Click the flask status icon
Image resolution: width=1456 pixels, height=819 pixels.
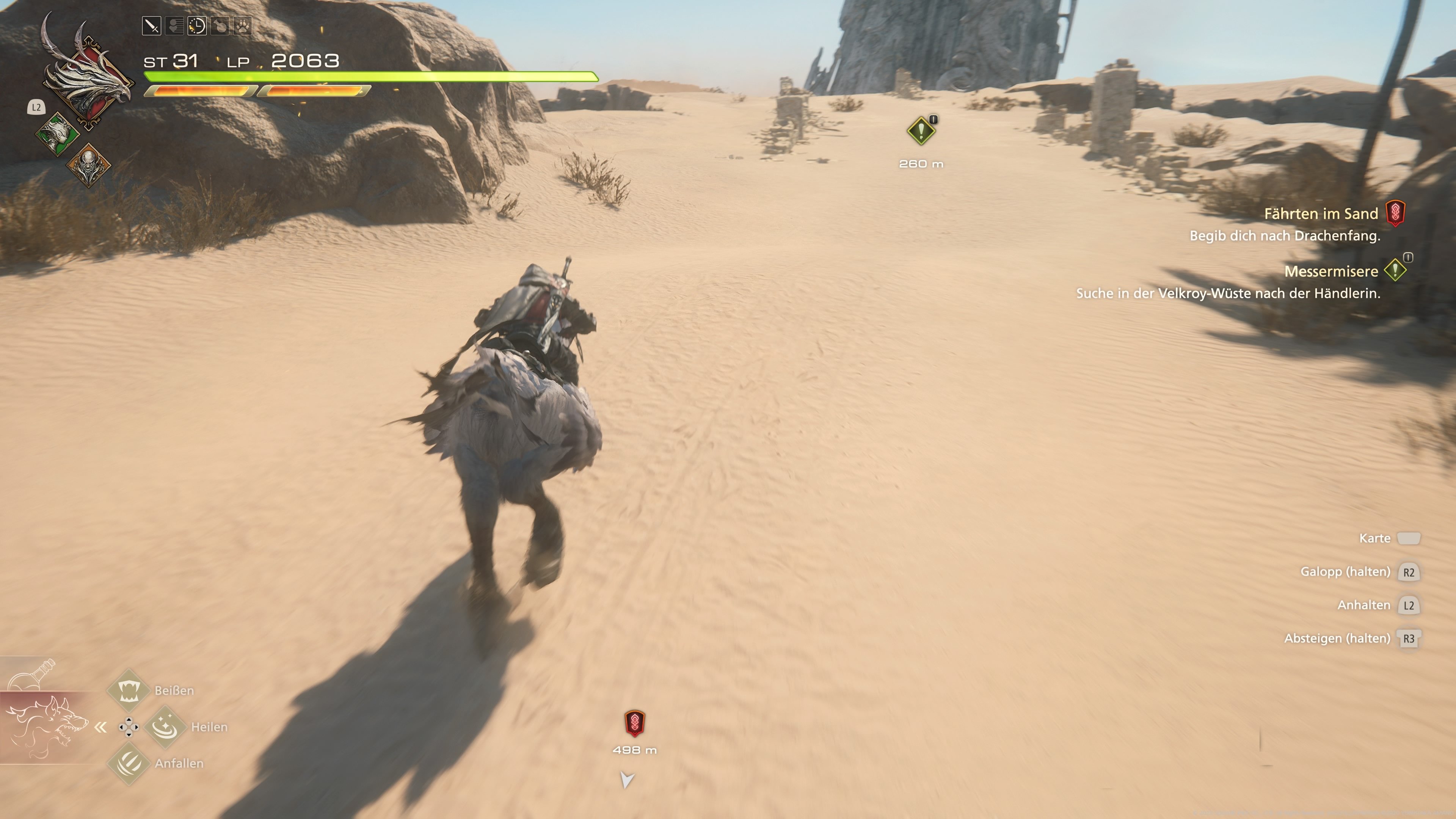(220, 26)
